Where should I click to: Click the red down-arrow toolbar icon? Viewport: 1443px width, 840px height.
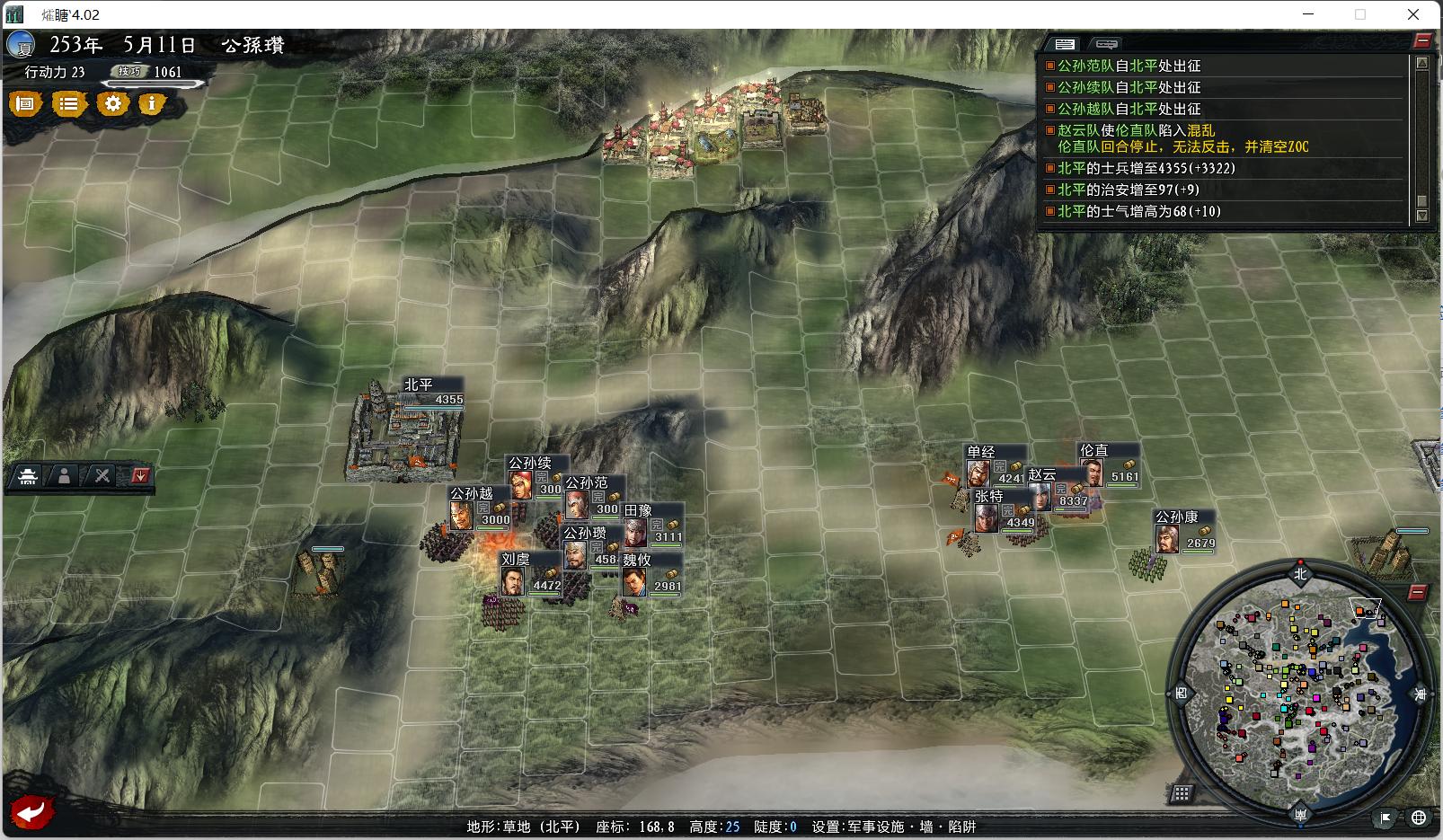pyautogui.click(x=139, y=476)
